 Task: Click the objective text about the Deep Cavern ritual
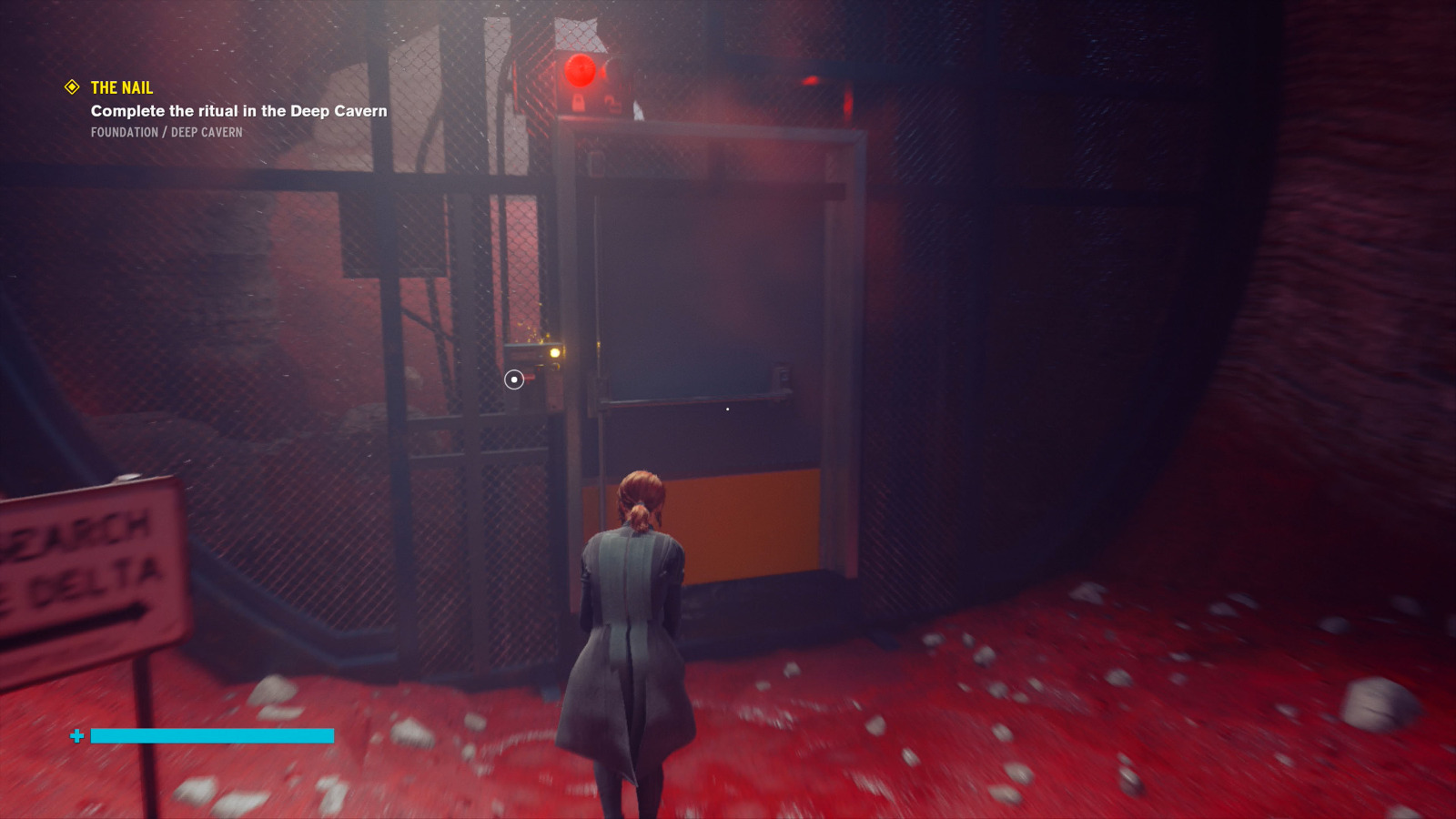[x=238, y=110]
